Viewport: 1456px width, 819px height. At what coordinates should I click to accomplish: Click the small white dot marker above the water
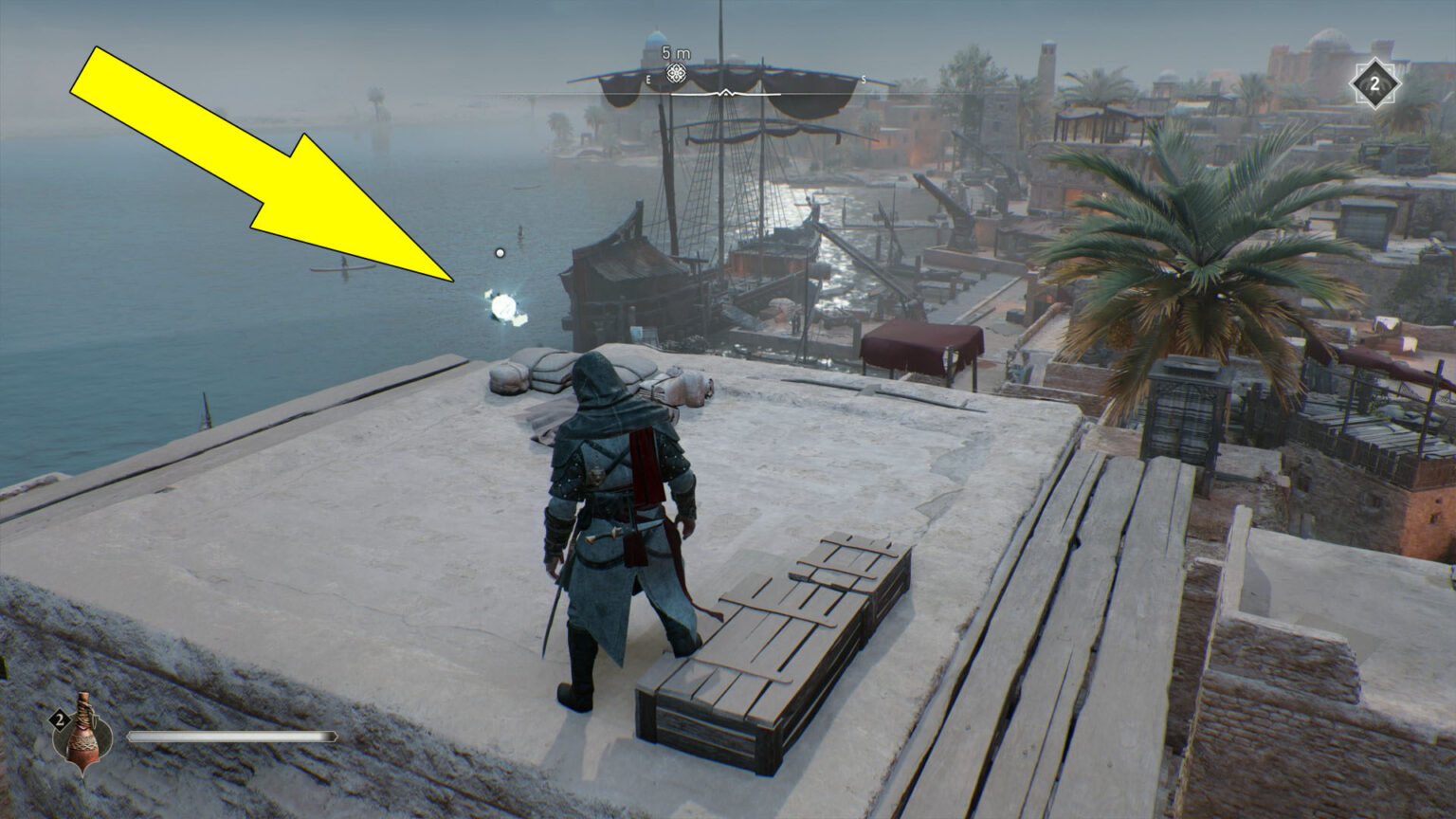point(500,253)
